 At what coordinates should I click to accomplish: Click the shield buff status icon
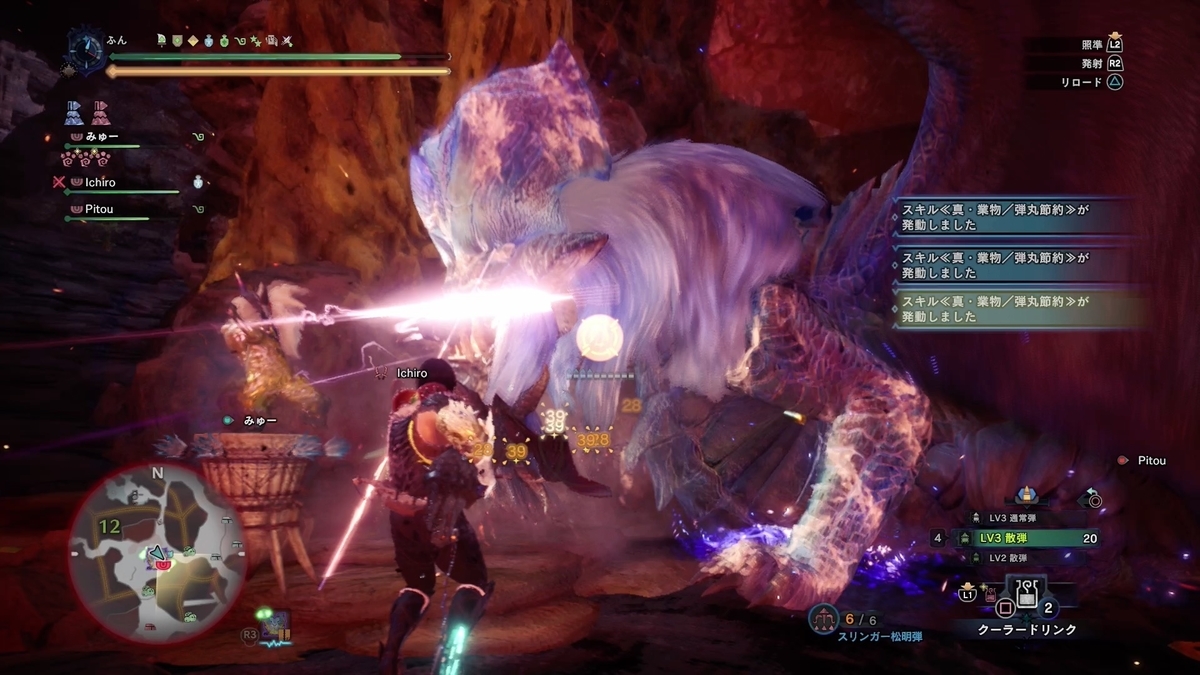click(x=177, y=41)
